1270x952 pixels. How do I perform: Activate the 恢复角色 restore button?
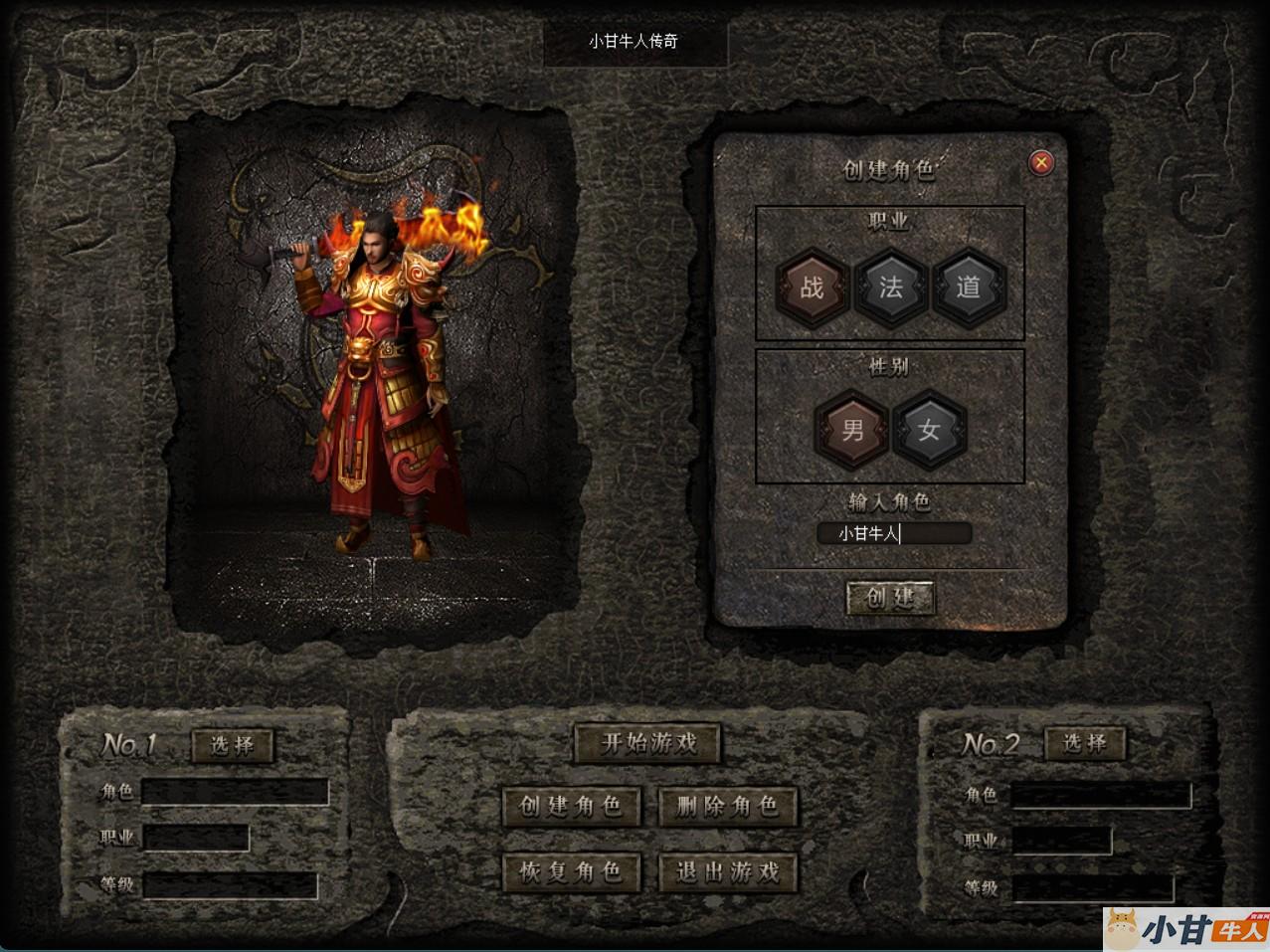coord(571,872)
